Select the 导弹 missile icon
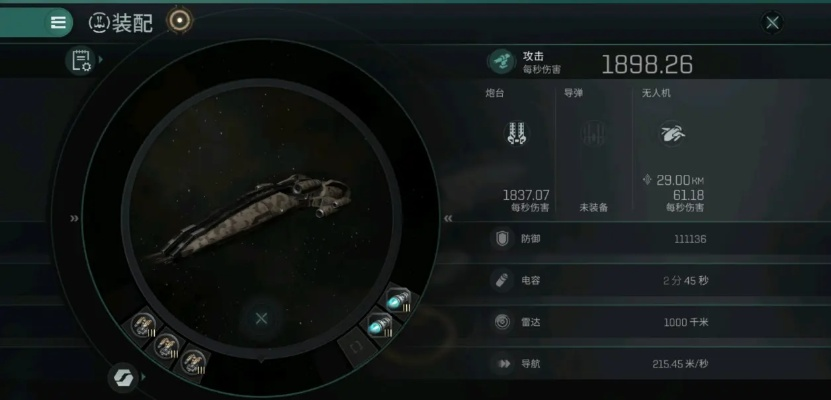This screenshot has height=400, width=831. [593, 133]
